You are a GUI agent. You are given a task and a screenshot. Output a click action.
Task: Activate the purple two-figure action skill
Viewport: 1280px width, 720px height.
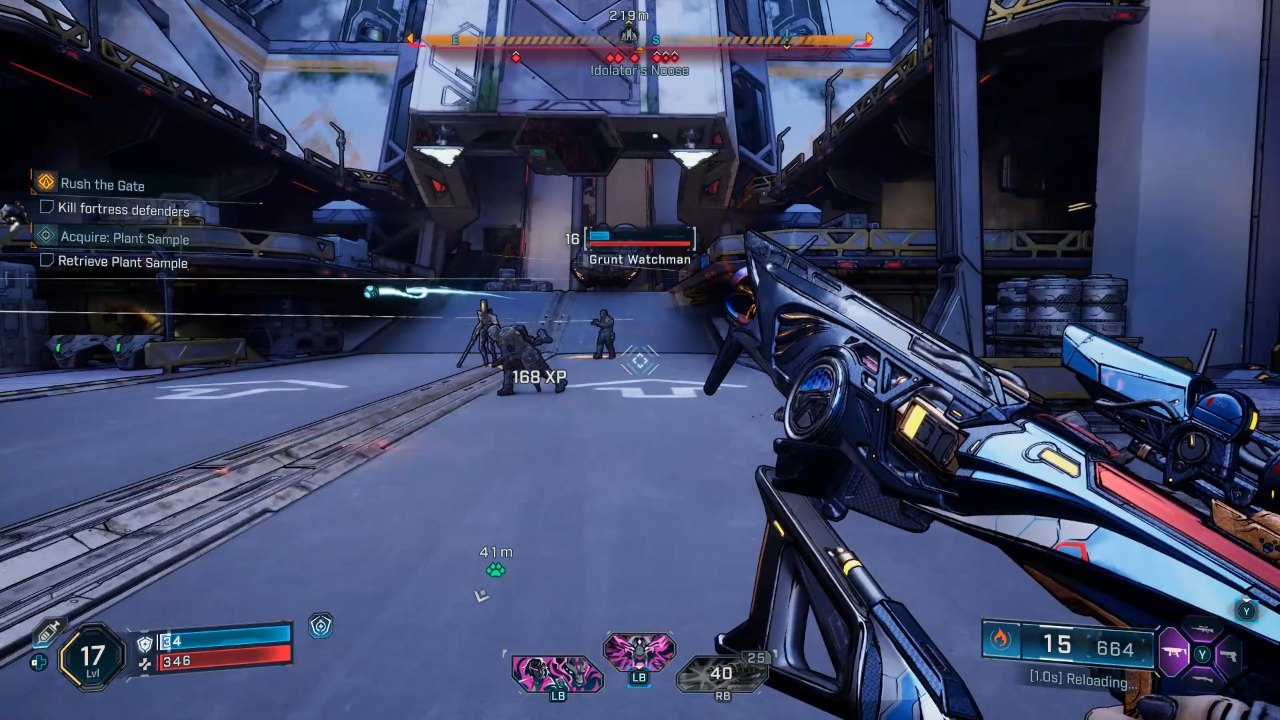click(557, 674)
